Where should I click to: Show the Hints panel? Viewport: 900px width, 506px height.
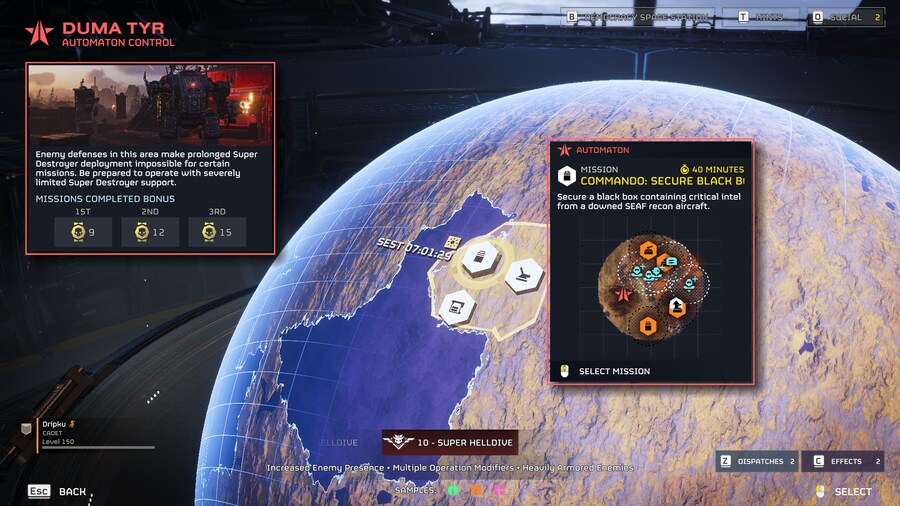click(x=765, y=17)
